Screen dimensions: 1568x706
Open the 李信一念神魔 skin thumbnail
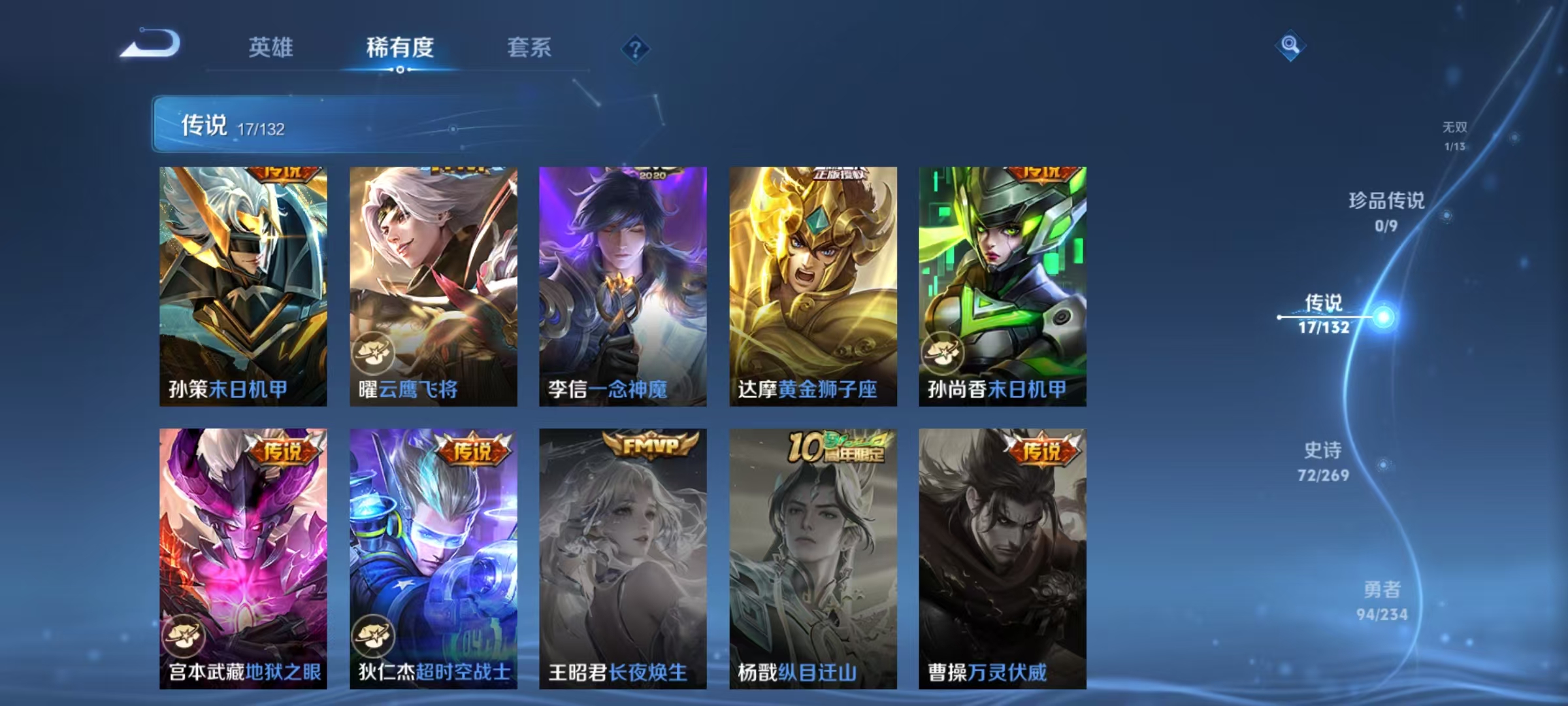(x=623, y=288)
